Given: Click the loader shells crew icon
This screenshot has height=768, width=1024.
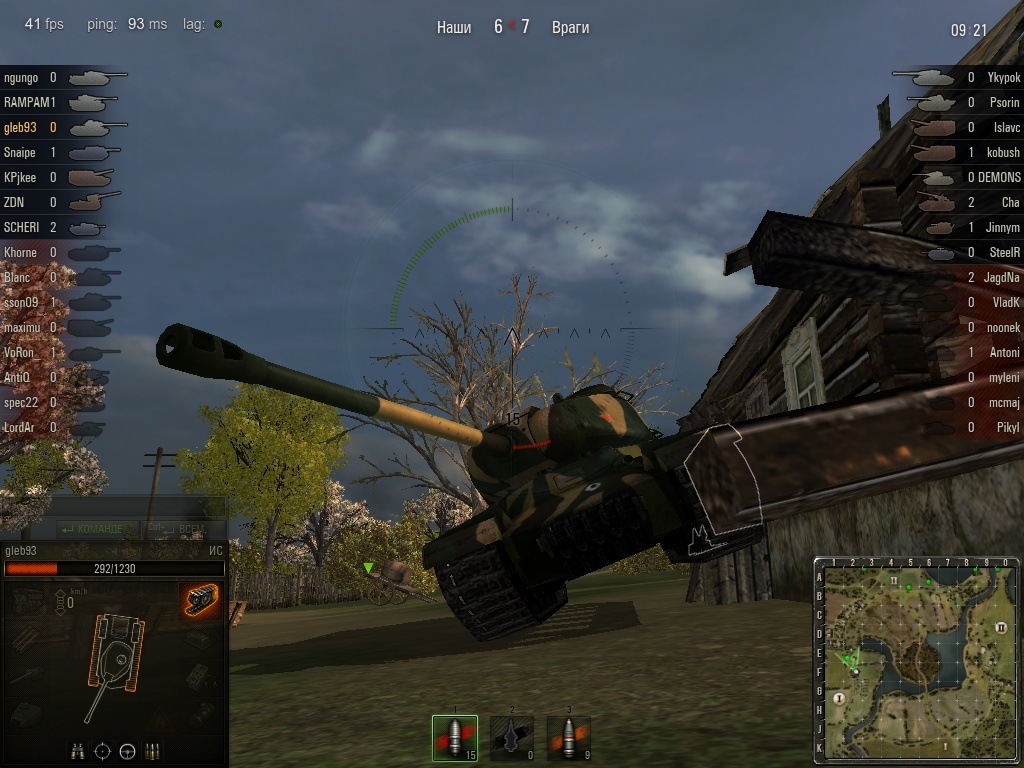Looking at the screenshot, I should pos(152,750).
